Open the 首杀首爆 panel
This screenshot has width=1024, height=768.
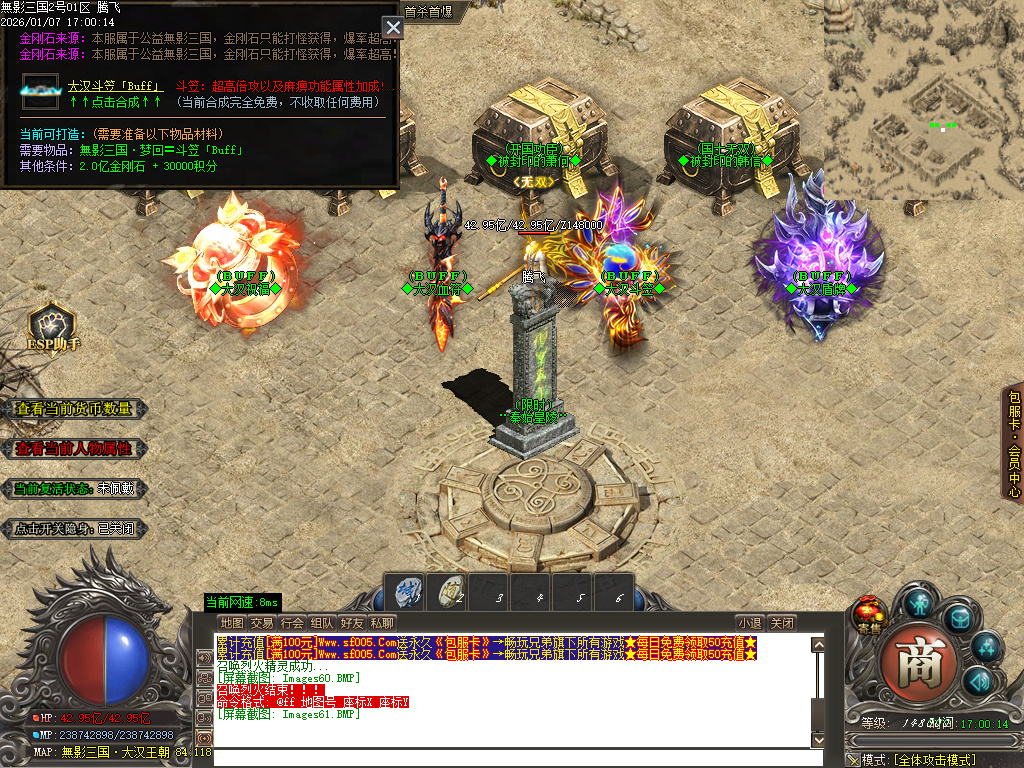tap(428, 12)
